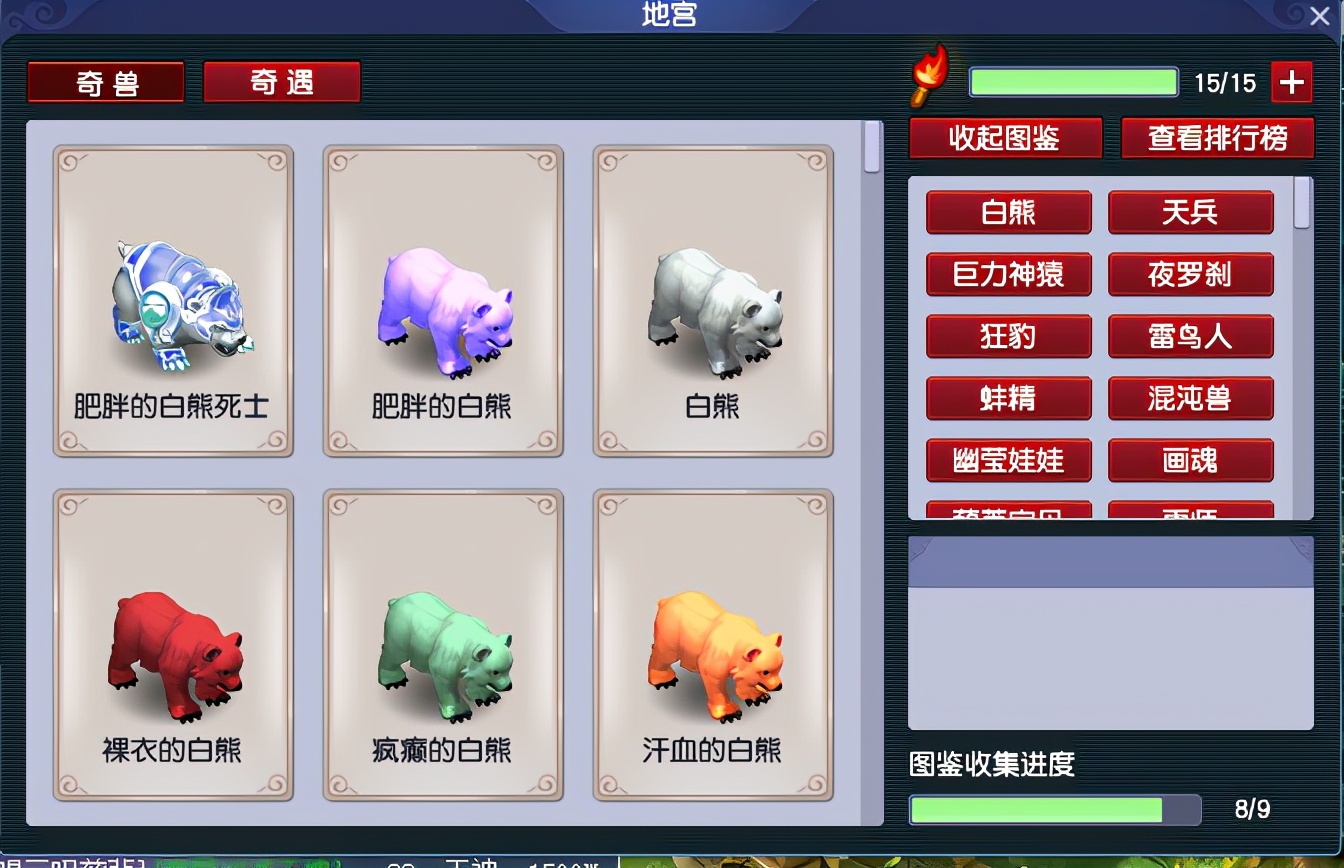
Task: Select the 白熊 creature category
Action: tap(1008, 213)
